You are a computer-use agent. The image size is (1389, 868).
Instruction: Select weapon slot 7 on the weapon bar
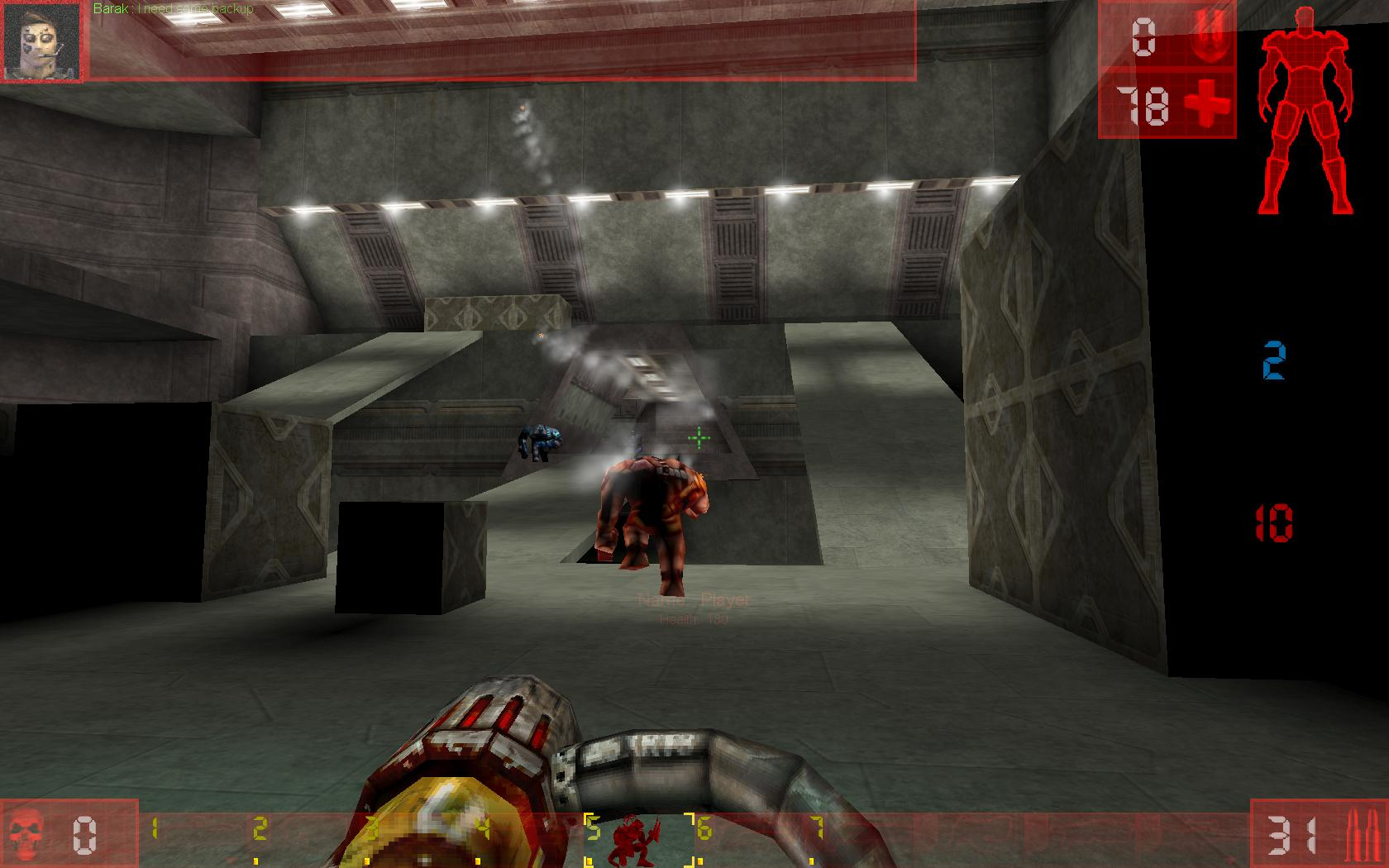[814, 827]
